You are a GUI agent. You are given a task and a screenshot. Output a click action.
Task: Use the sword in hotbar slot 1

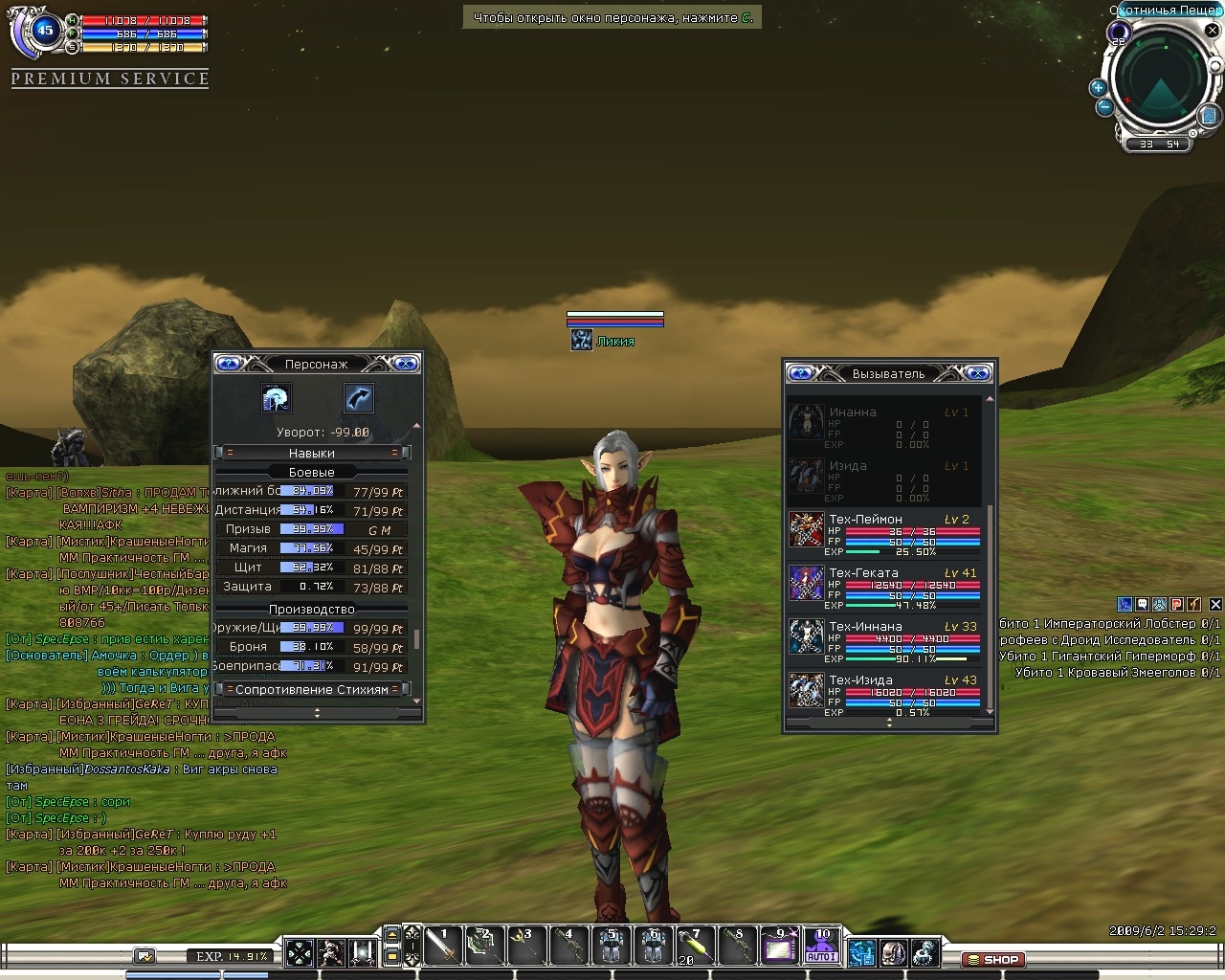[x=441, y=946]
